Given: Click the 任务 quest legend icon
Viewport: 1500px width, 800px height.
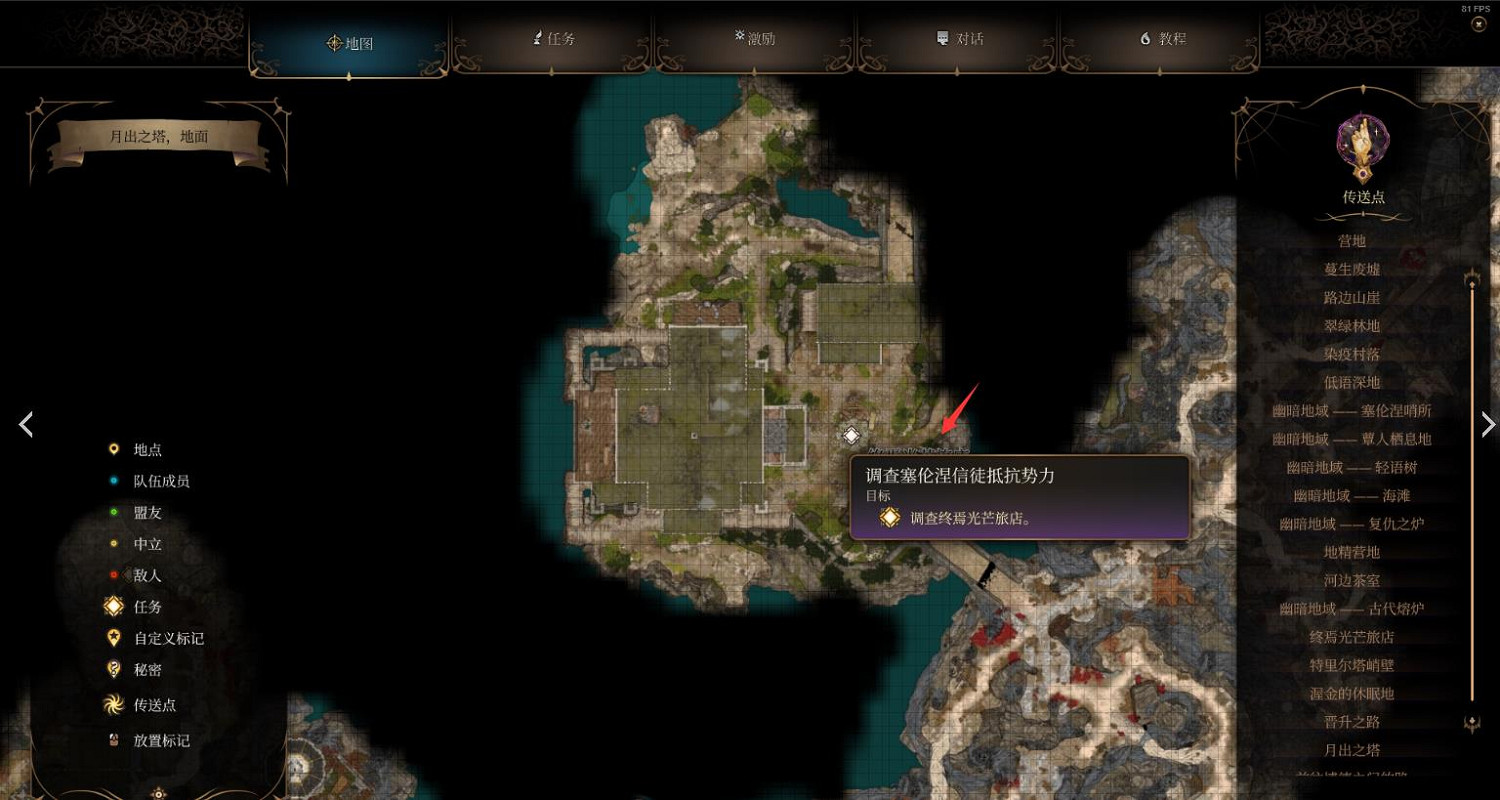Looking at the screenshot, I should 114,606.
